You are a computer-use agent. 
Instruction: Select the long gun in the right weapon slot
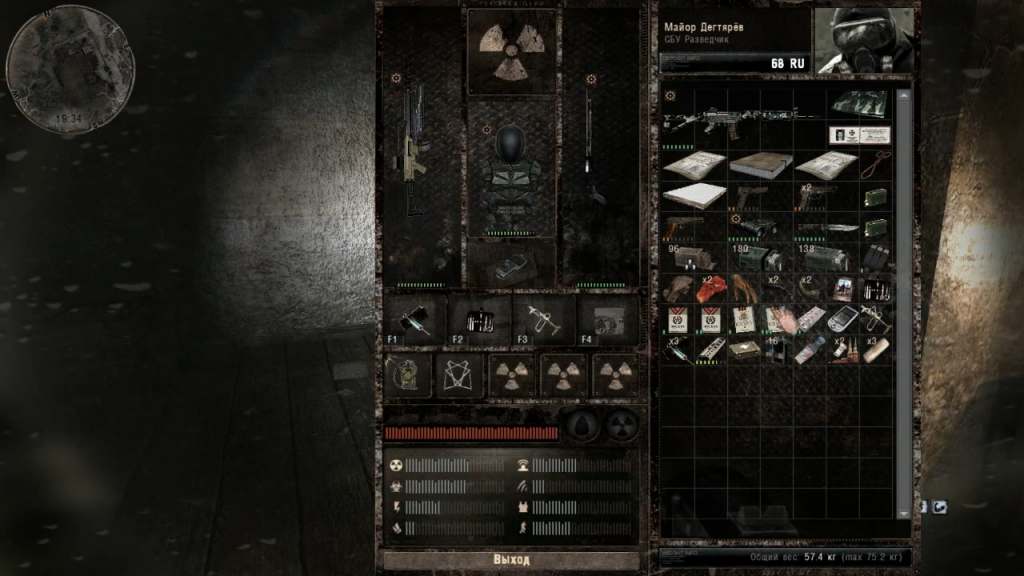(x=593, y=150)
